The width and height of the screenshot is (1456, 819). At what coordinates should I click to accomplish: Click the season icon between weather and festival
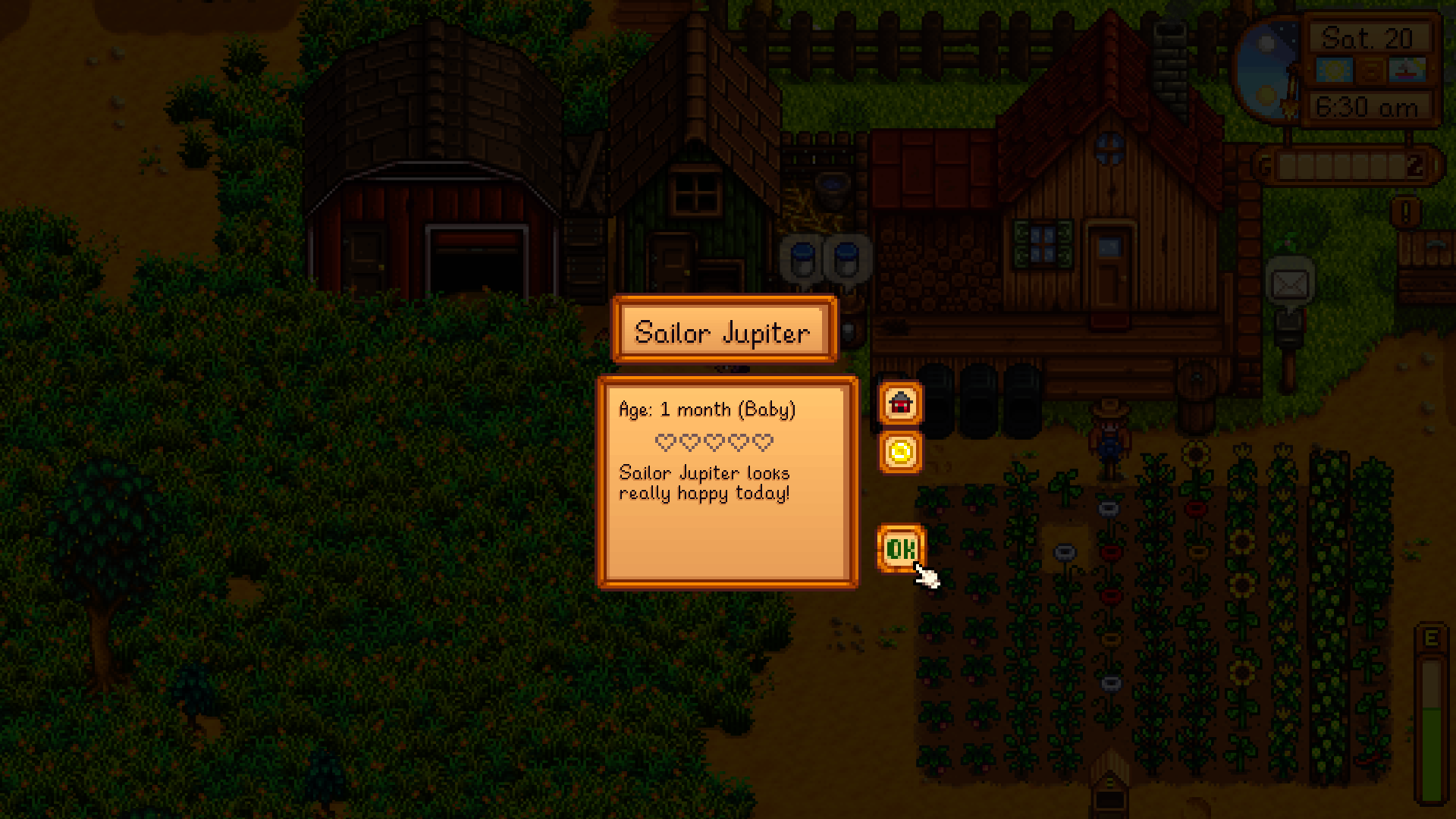click(x=1370, y=69)
